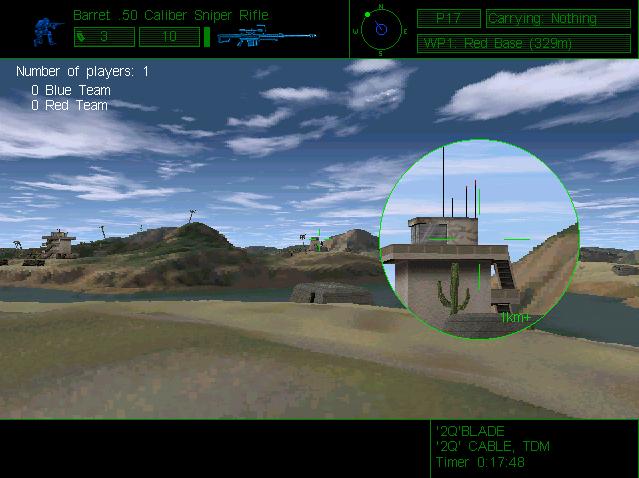
Task: Click the blue soldier stance icon
Action: [43, 29]
